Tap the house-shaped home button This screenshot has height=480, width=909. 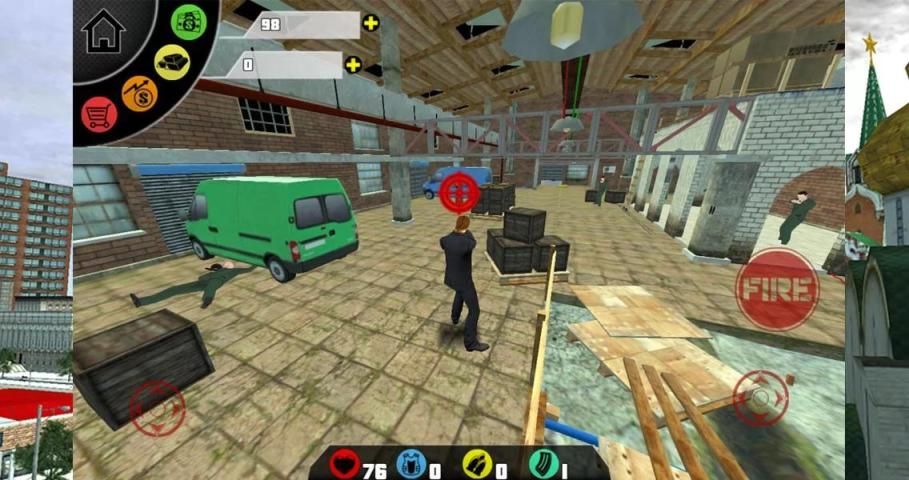(x=103, y=30)
